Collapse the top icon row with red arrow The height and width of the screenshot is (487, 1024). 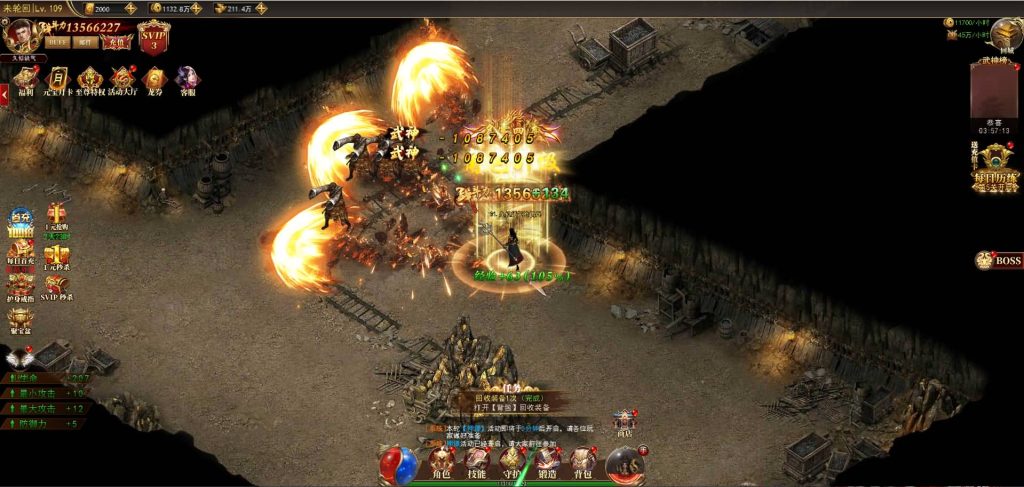tap(4, 93)
